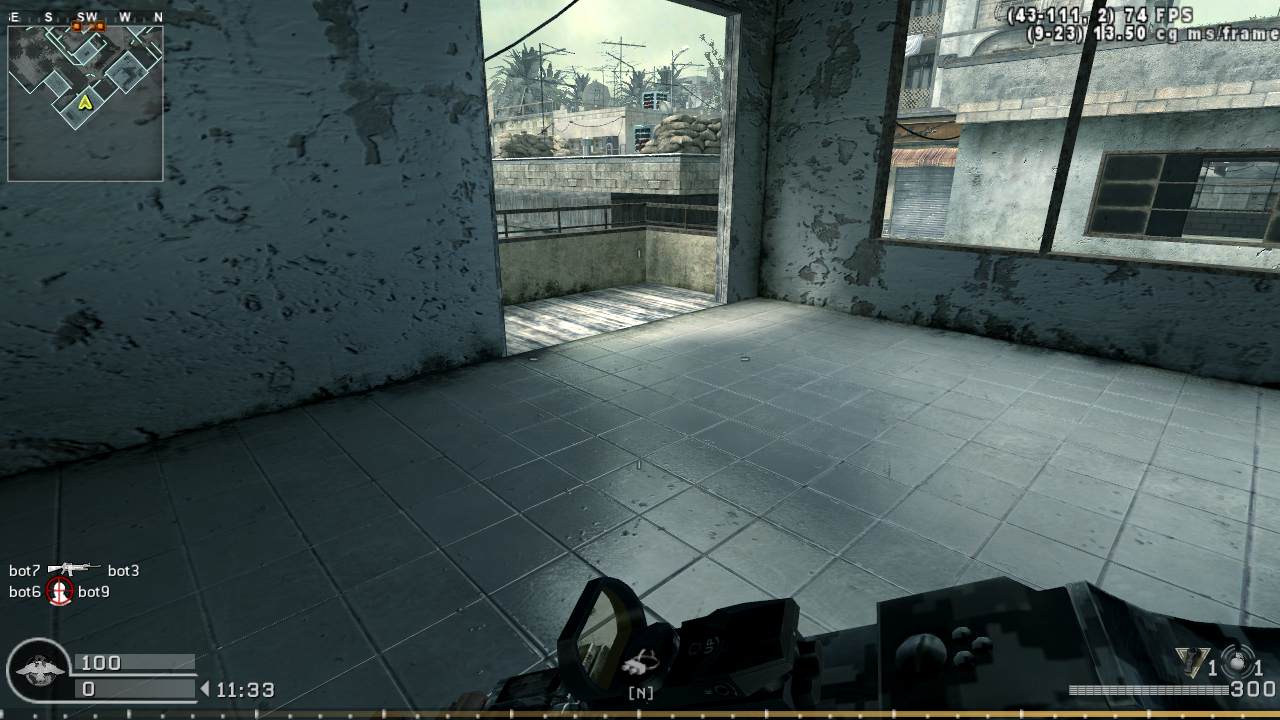Click the headshot skull icon between bot6 and bot9
The width and height of the screenshot is (1280, 720).
click(58, 592)
